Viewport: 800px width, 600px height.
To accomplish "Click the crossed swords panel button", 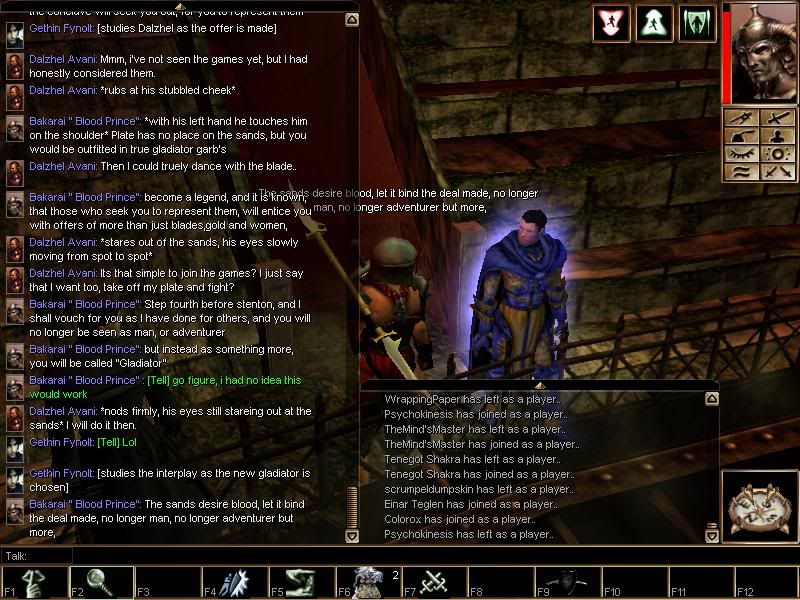I will [779, 172].
